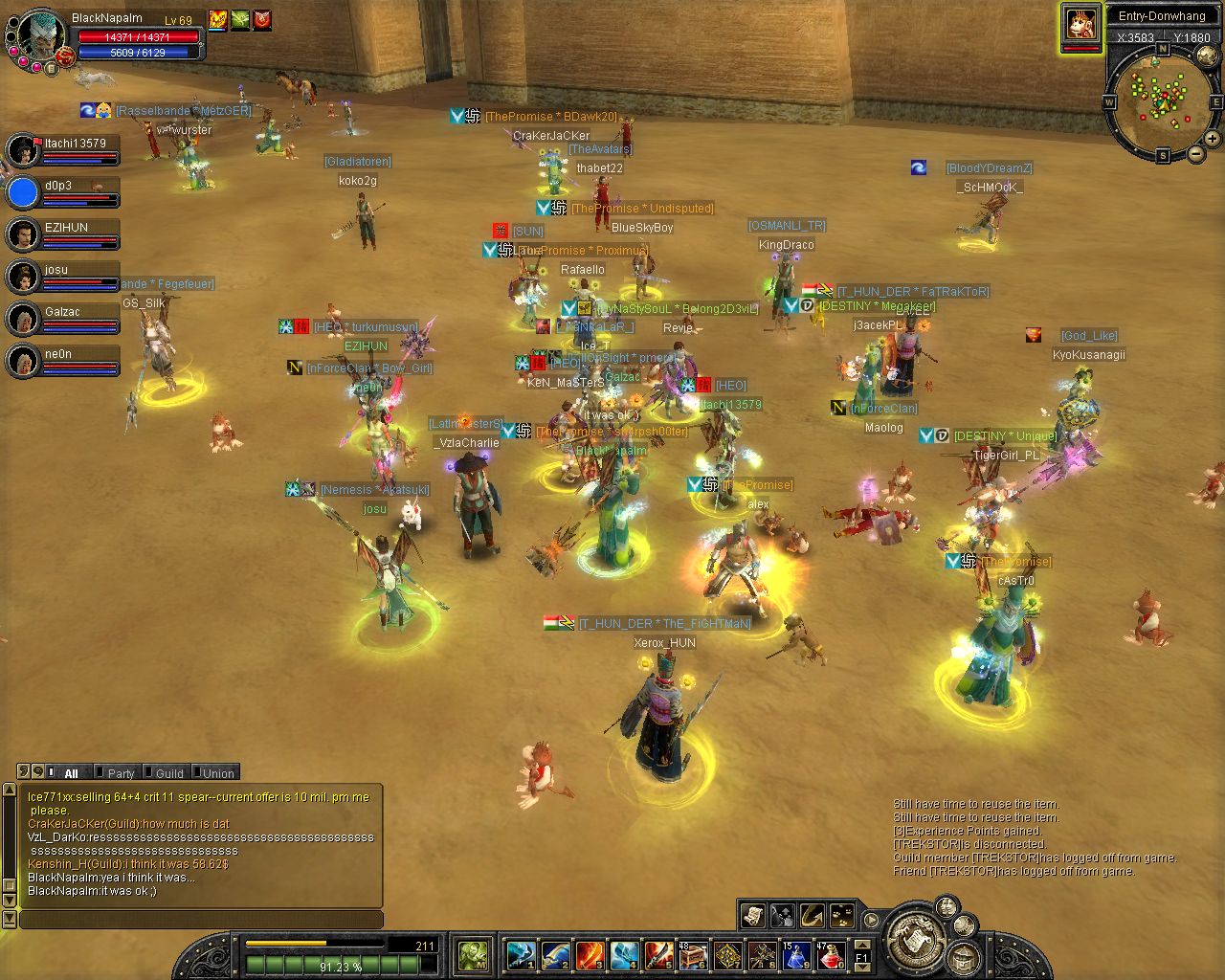1225x980 pixels.
Task: Select party member EZIHUN
Action: (63, 234)
